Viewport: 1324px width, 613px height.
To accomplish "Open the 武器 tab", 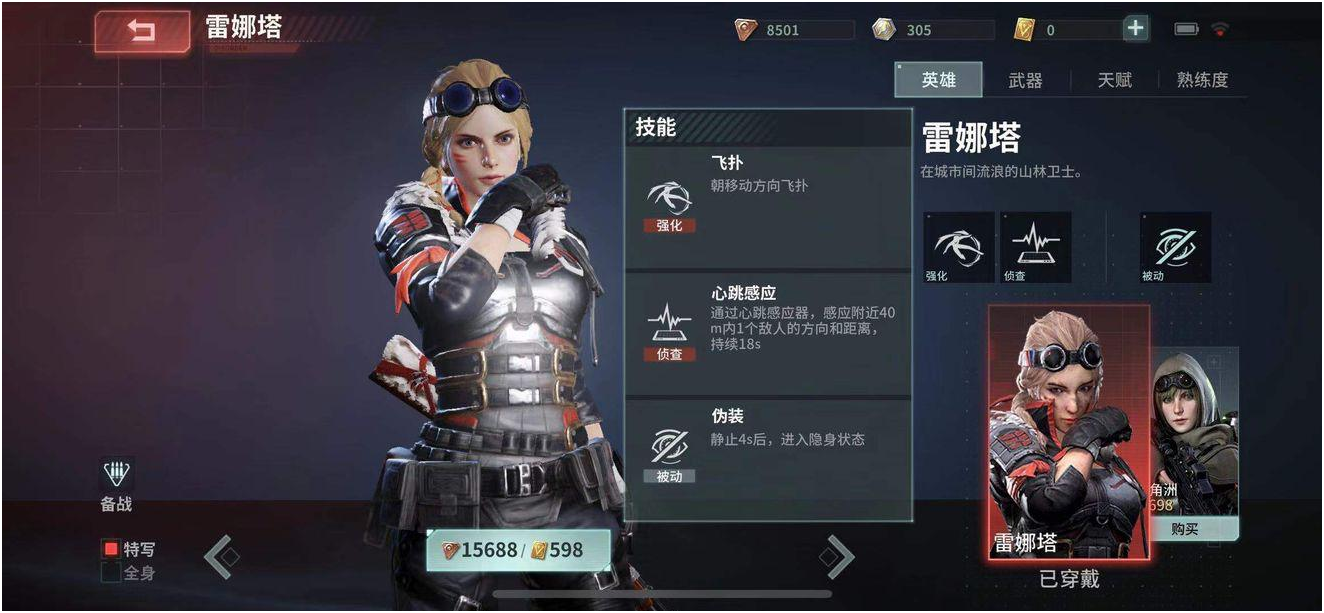I will pos(1025,80).
